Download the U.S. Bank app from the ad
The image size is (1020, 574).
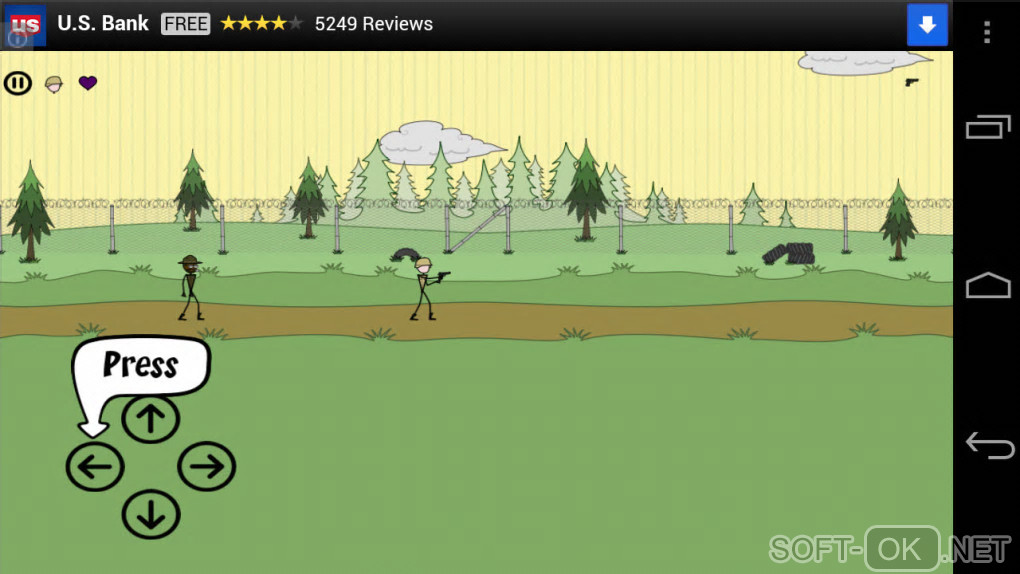click(x=927, y=25)
